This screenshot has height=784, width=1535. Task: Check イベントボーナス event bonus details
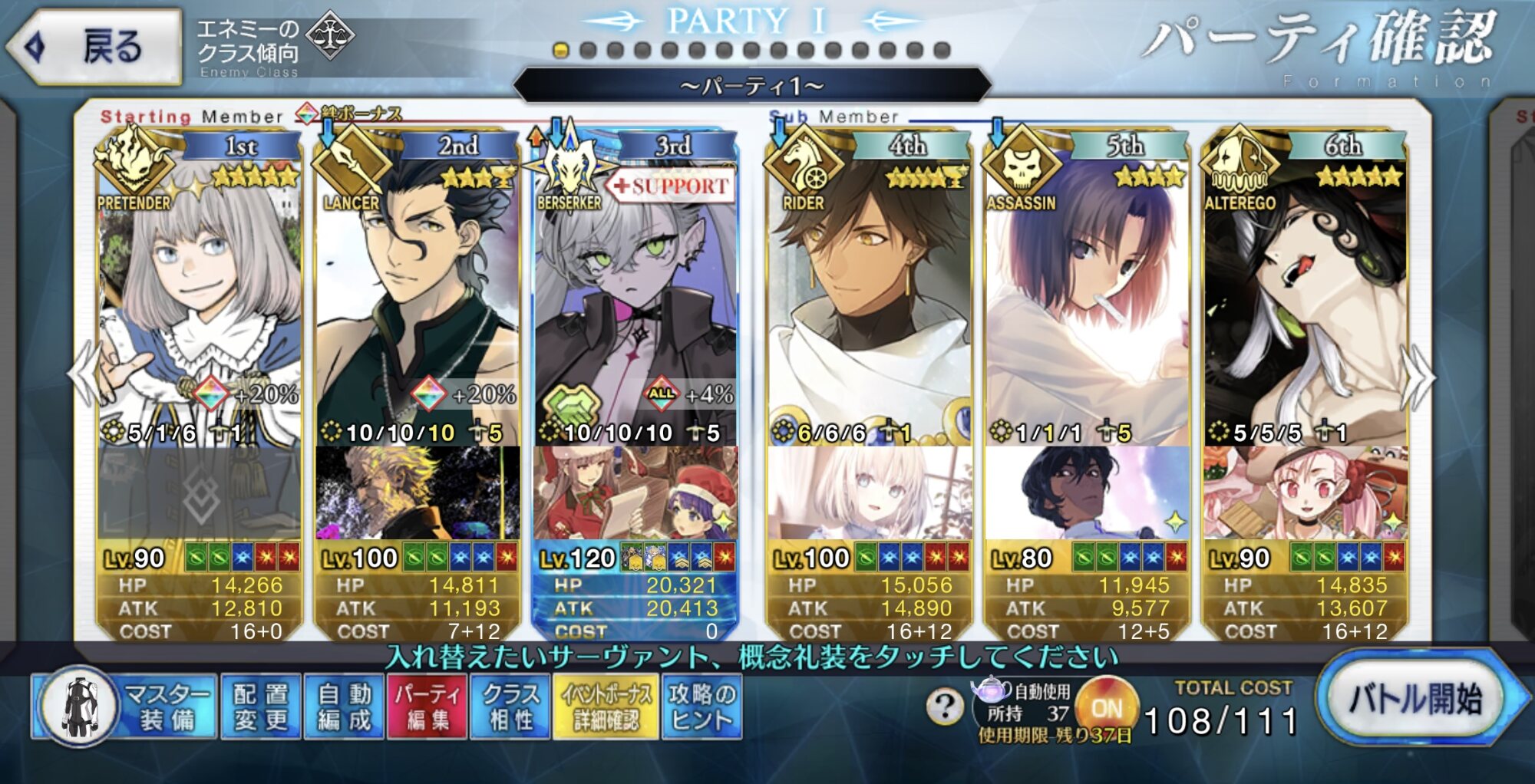pos(606,707)
